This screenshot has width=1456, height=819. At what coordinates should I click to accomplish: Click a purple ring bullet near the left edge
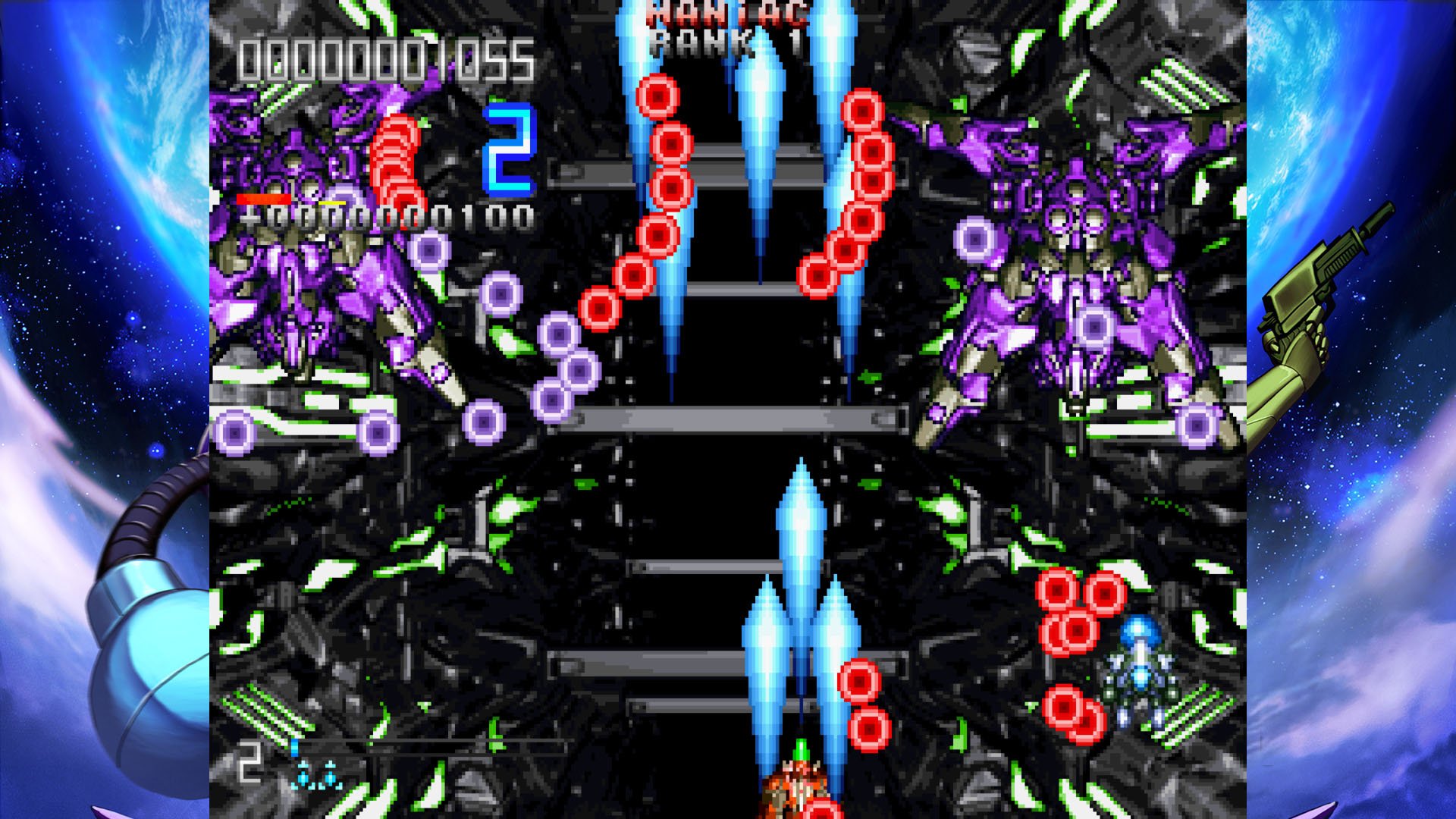(235, 432)
